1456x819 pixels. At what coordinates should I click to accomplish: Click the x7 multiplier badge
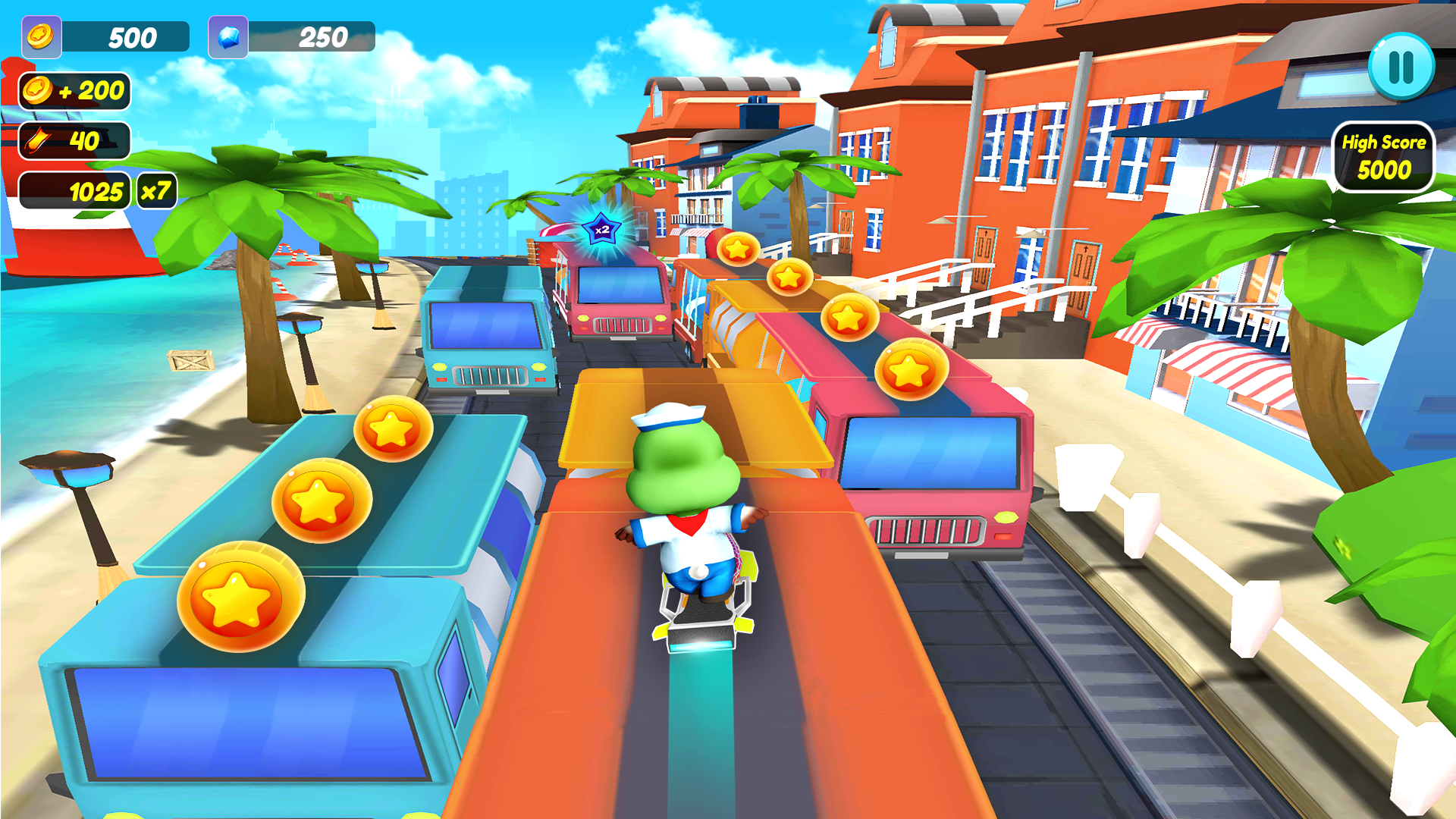click(158, 190)
